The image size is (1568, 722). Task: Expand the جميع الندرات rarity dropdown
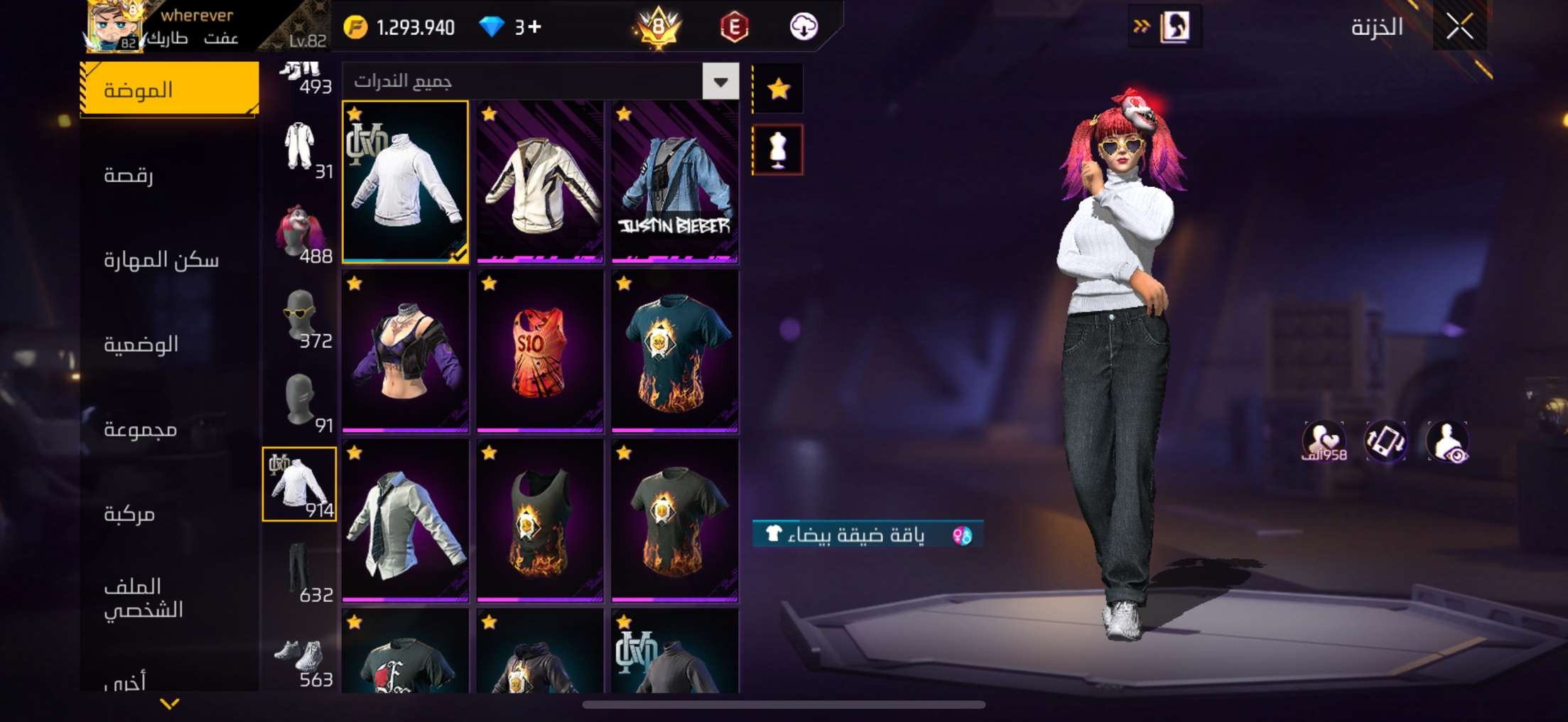pos(720,82)
